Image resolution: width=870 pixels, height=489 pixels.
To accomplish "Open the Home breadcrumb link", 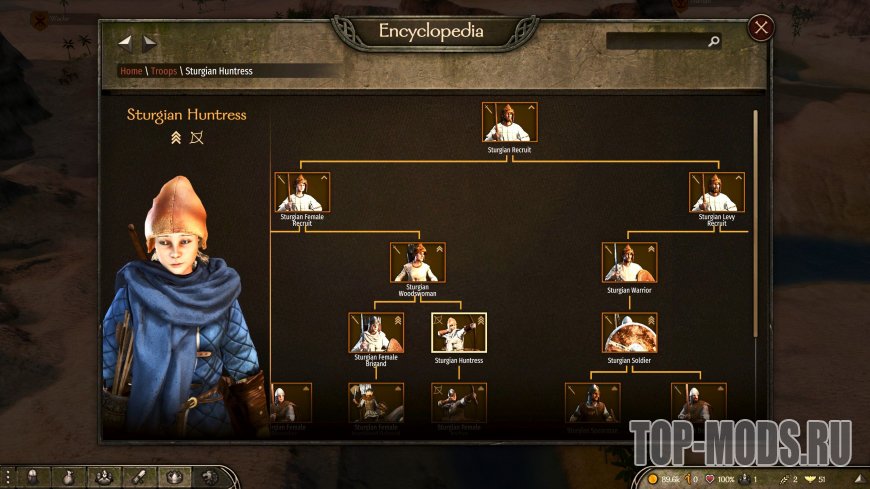I will (x=131, y=71).
